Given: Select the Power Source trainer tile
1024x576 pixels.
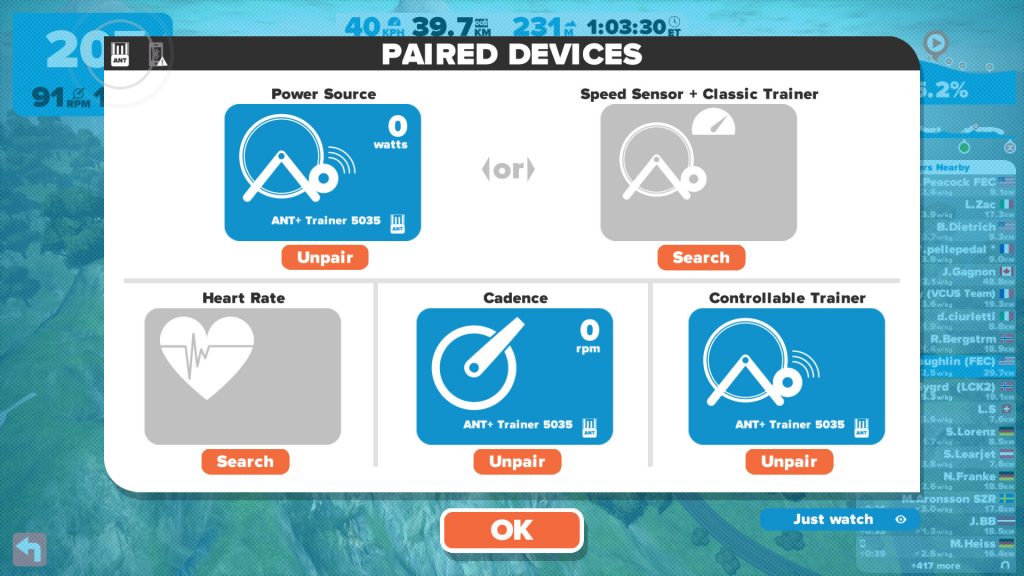Looking at the screenshot, I should click(322, 172).
